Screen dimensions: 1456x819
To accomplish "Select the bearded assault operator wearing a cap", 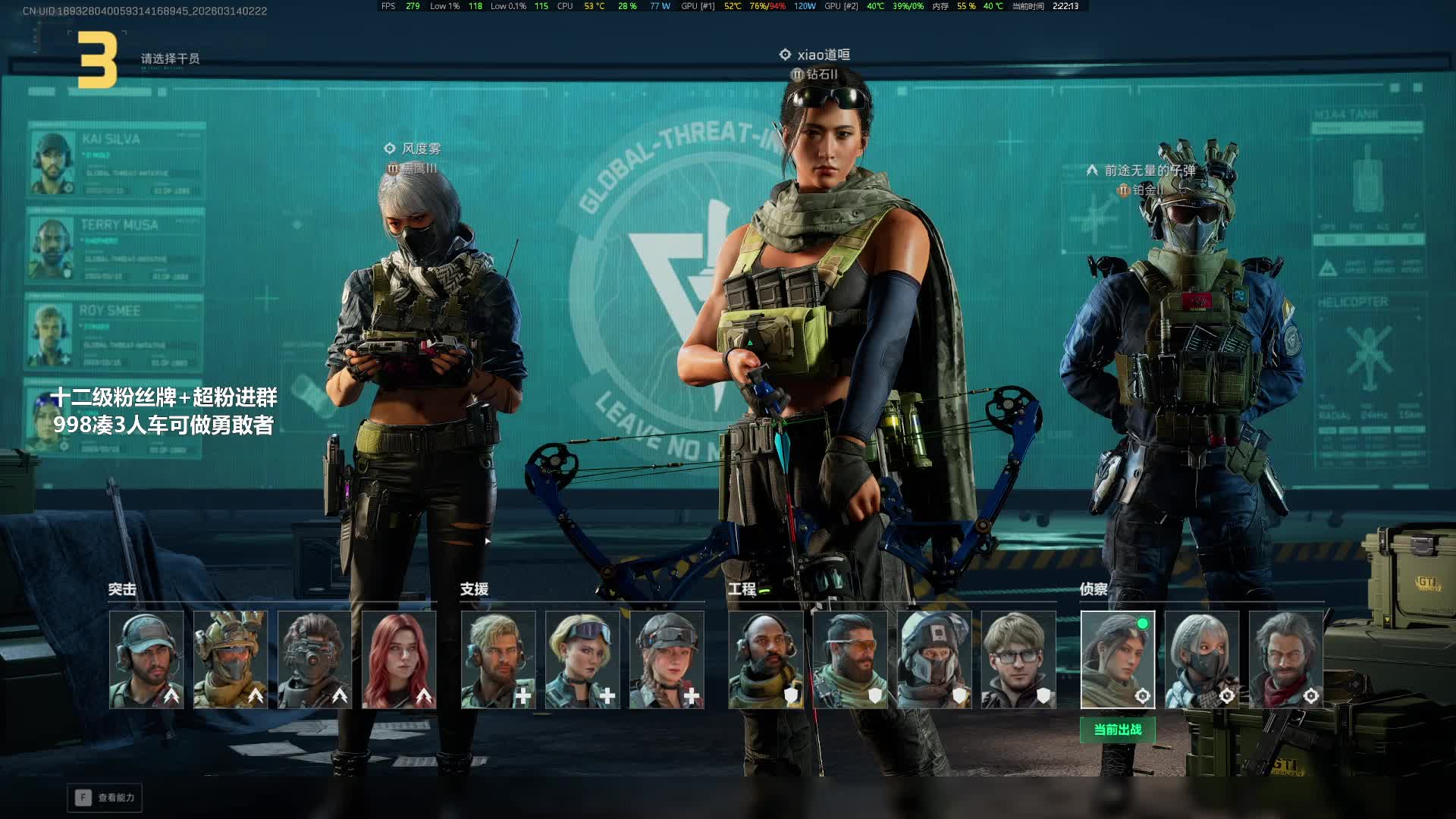I will point(146,660).
